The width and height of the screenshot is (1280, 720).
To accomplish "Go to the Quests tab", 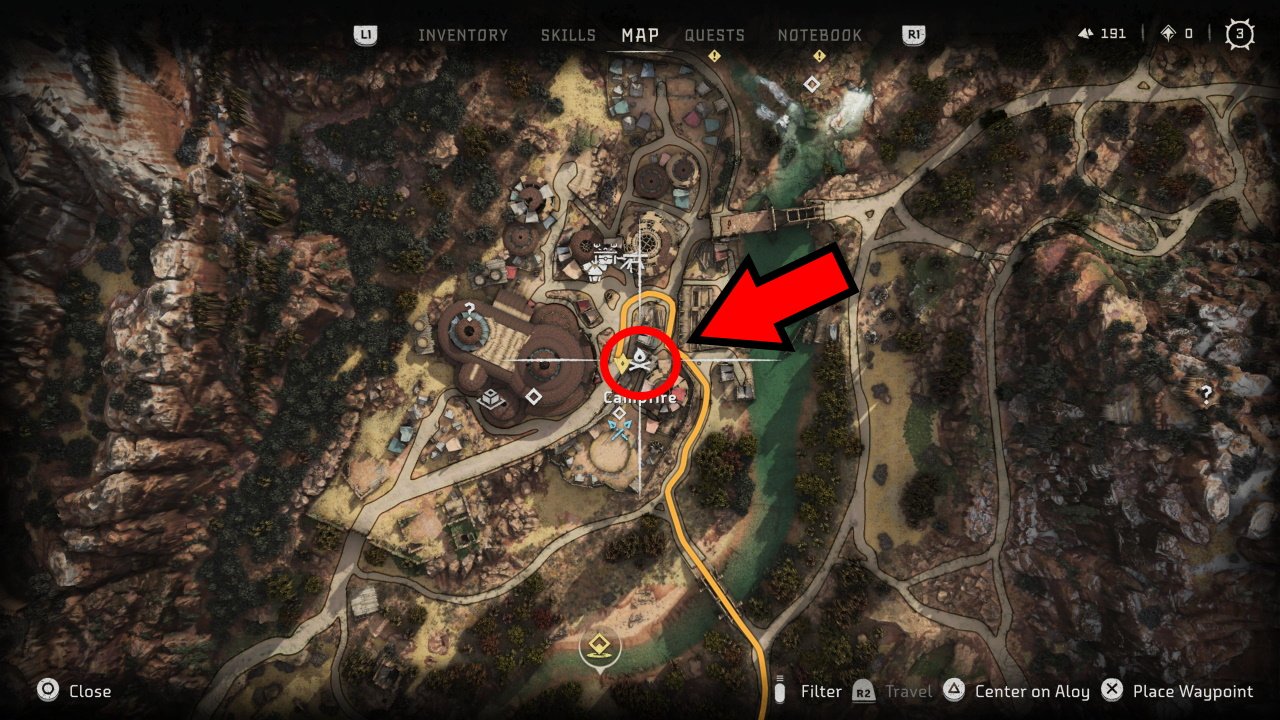I will 714,35.
